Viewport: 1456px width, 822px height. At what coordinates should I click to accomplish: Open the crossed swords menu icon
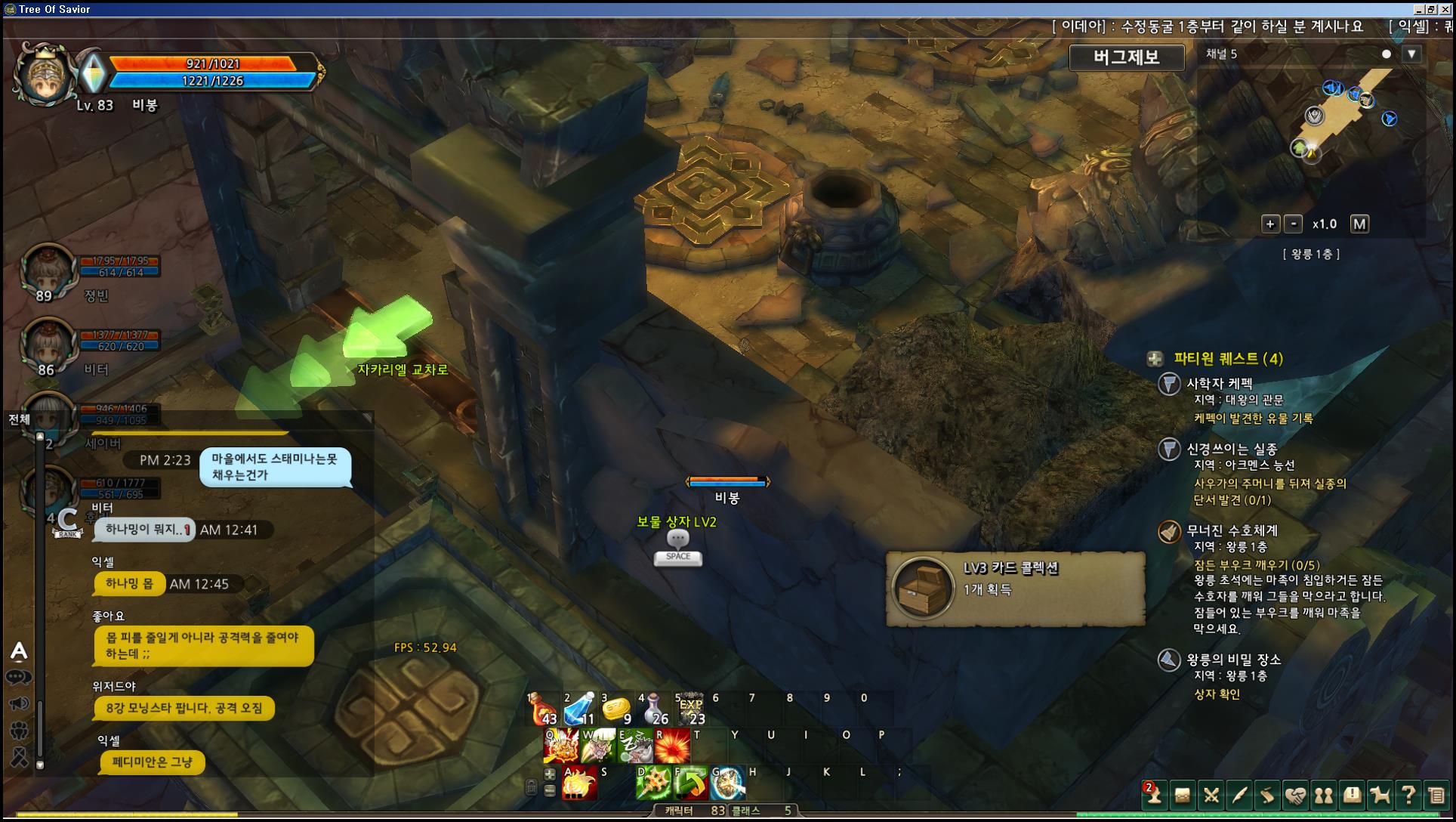click(x=1211, y=796)
